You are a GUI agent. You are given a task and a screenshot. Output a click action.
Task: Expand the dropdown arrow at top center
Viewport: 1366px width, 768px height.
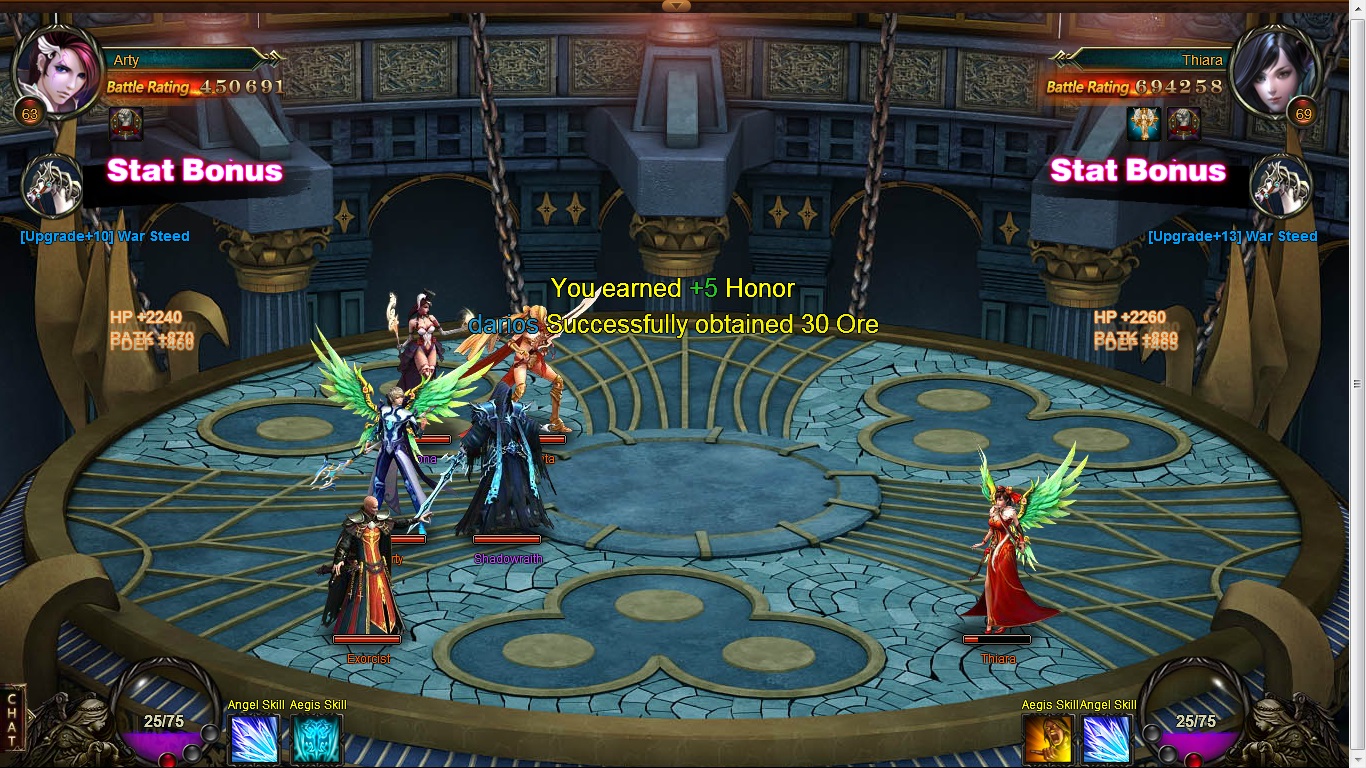click(677, 6)
